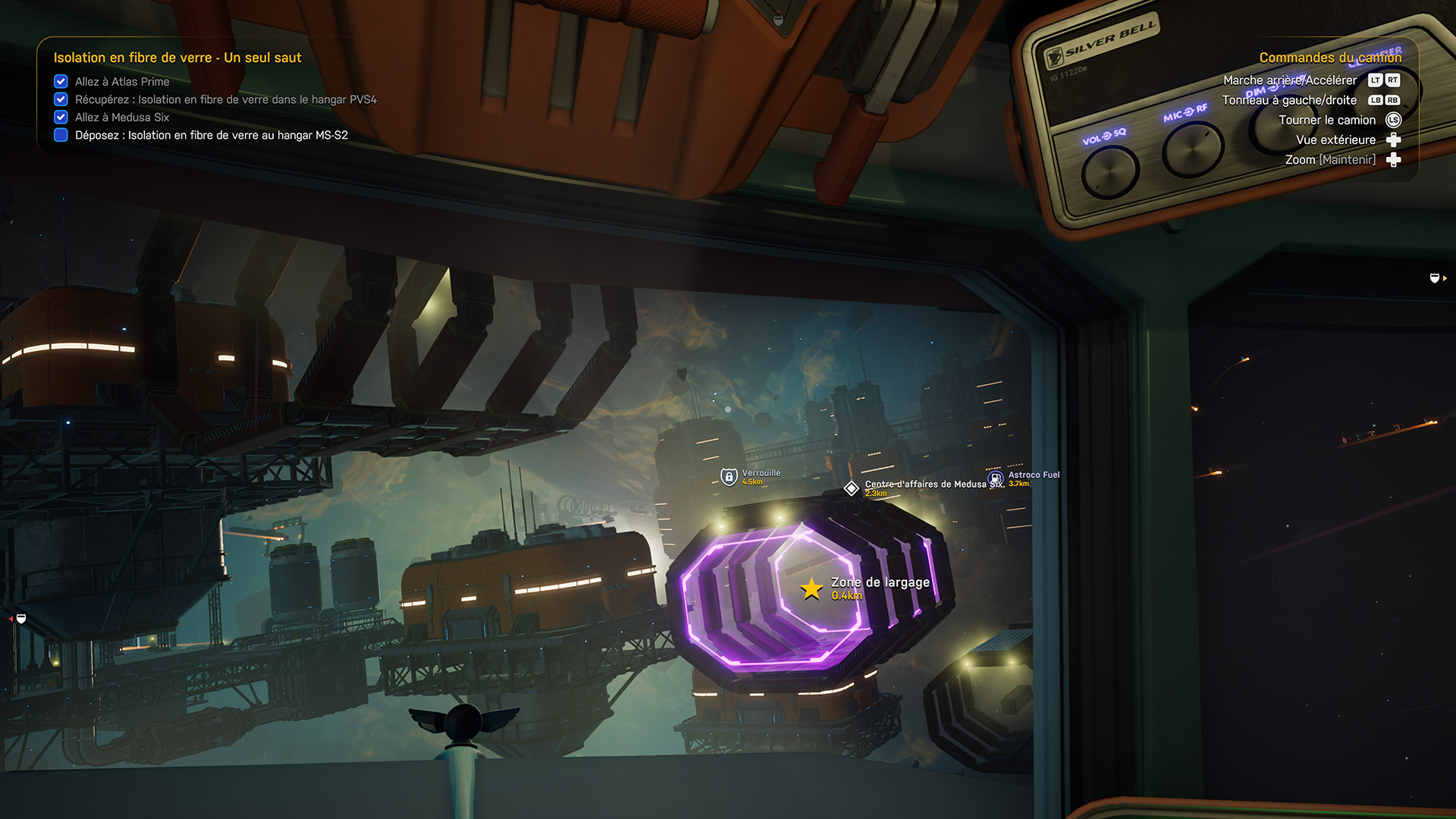Click the Verrouillé lock waypoint icon
The image size is (1456, 819).
[729, 477]
